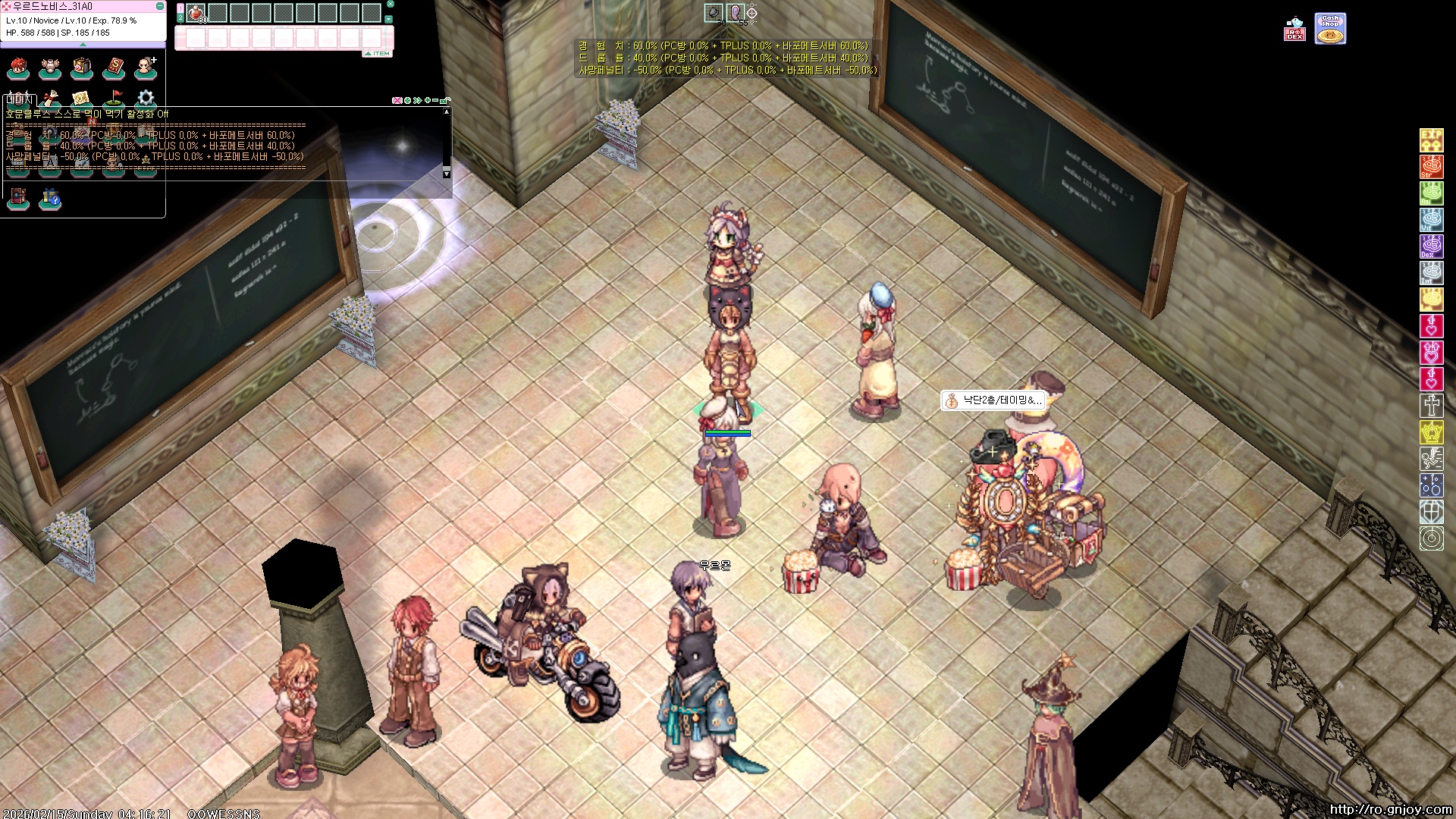
Task: Select the EXP boost buff icon
Action: click(1431, 140)
